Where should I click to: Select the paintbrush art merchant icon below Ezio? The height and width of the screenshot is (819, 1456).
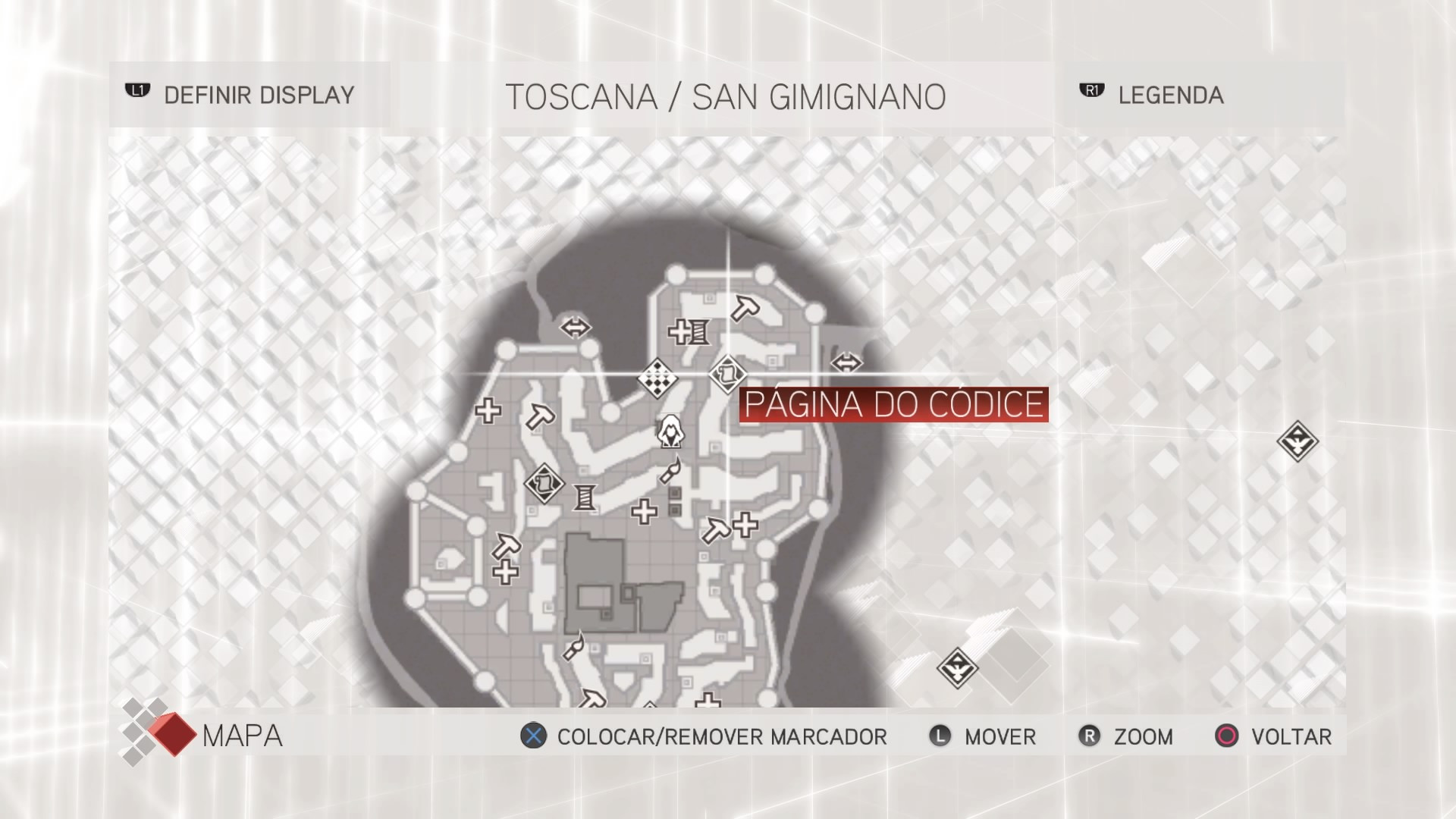[670, 472]
